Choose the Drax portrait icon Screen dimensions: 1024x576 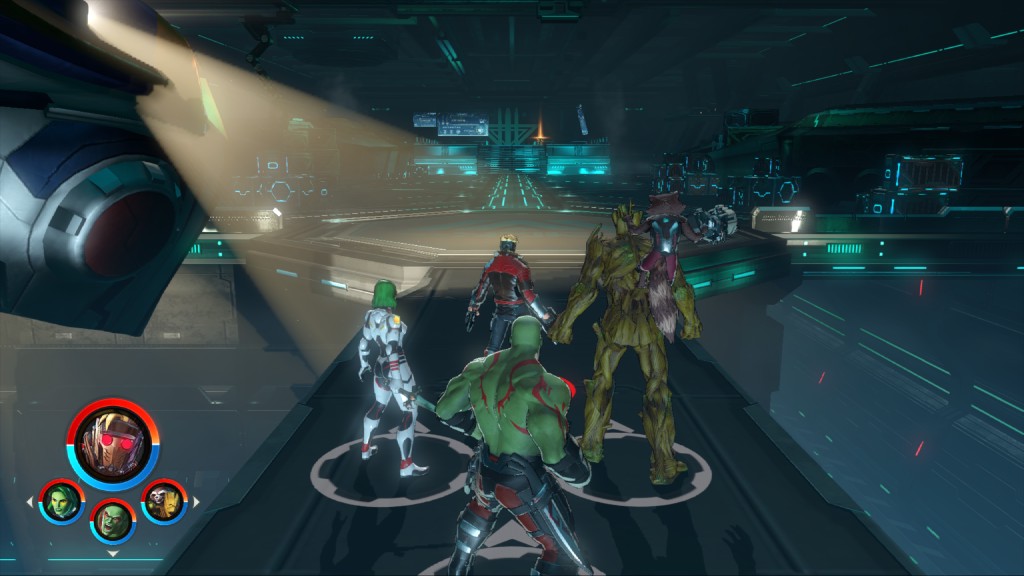click(113, 519)
